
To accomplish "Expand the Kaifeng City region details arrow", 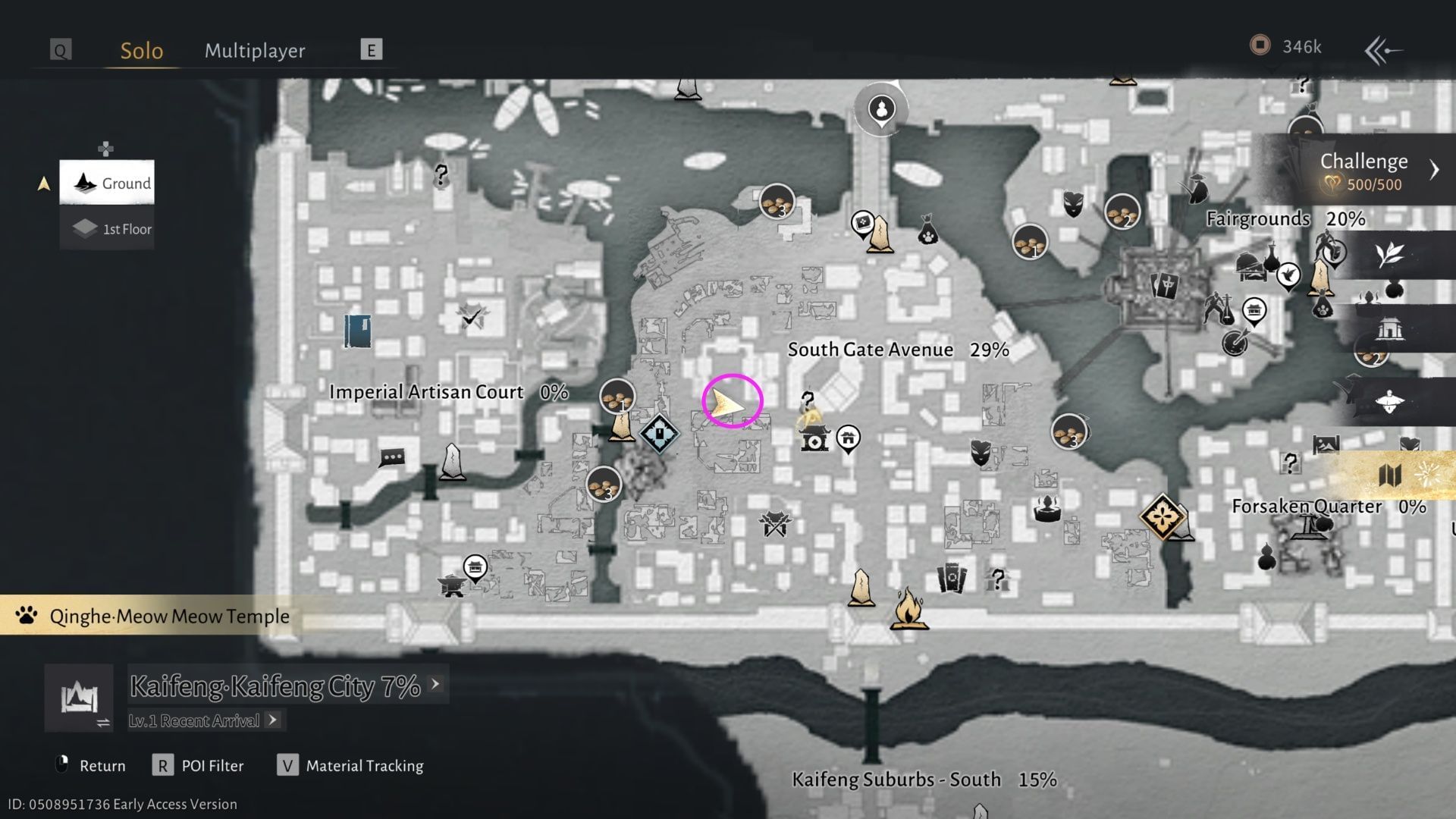I will (435, 683).
